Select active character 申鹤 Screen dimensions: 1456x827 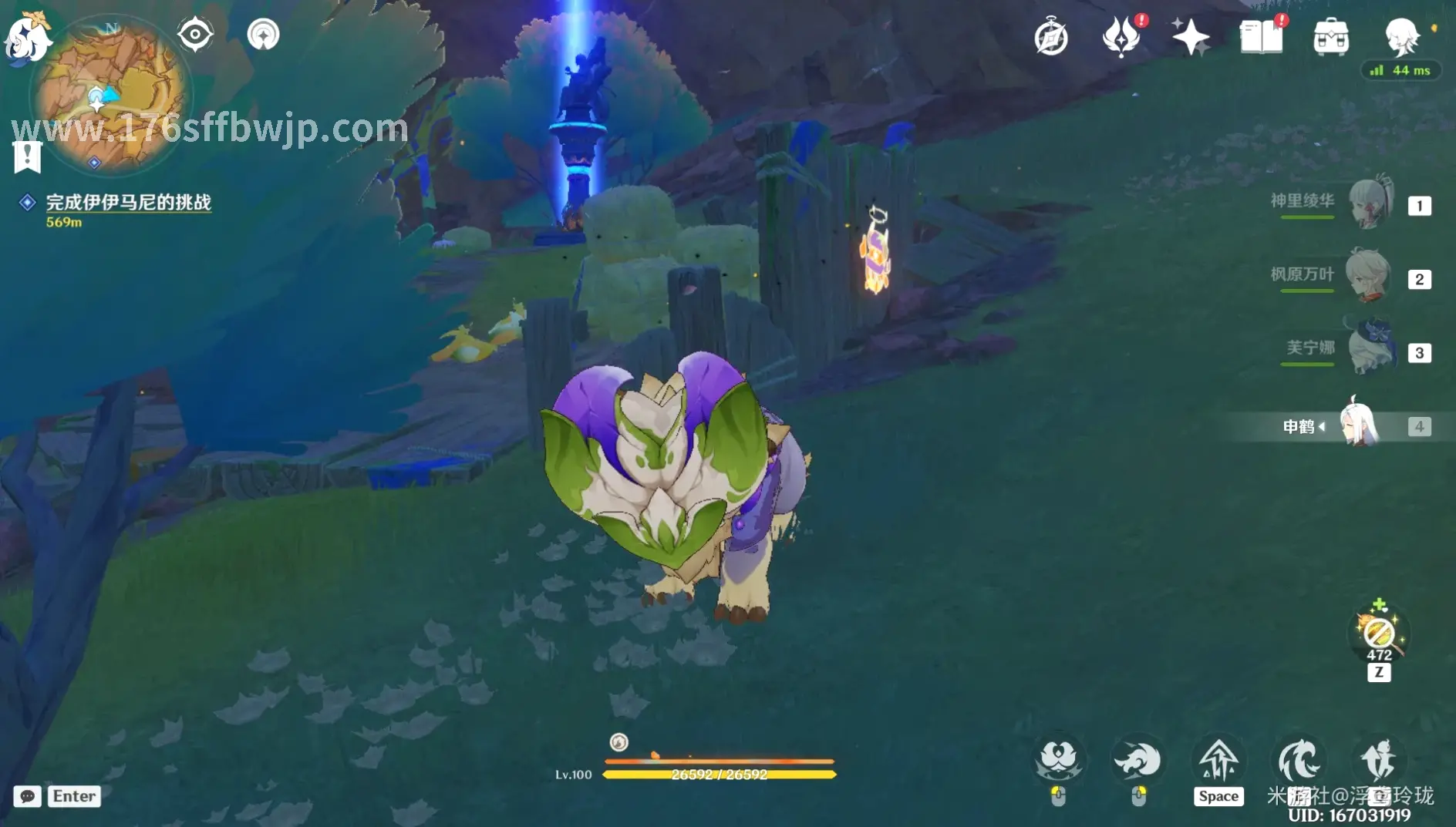pyautogui.click(x=1357, y=425)
